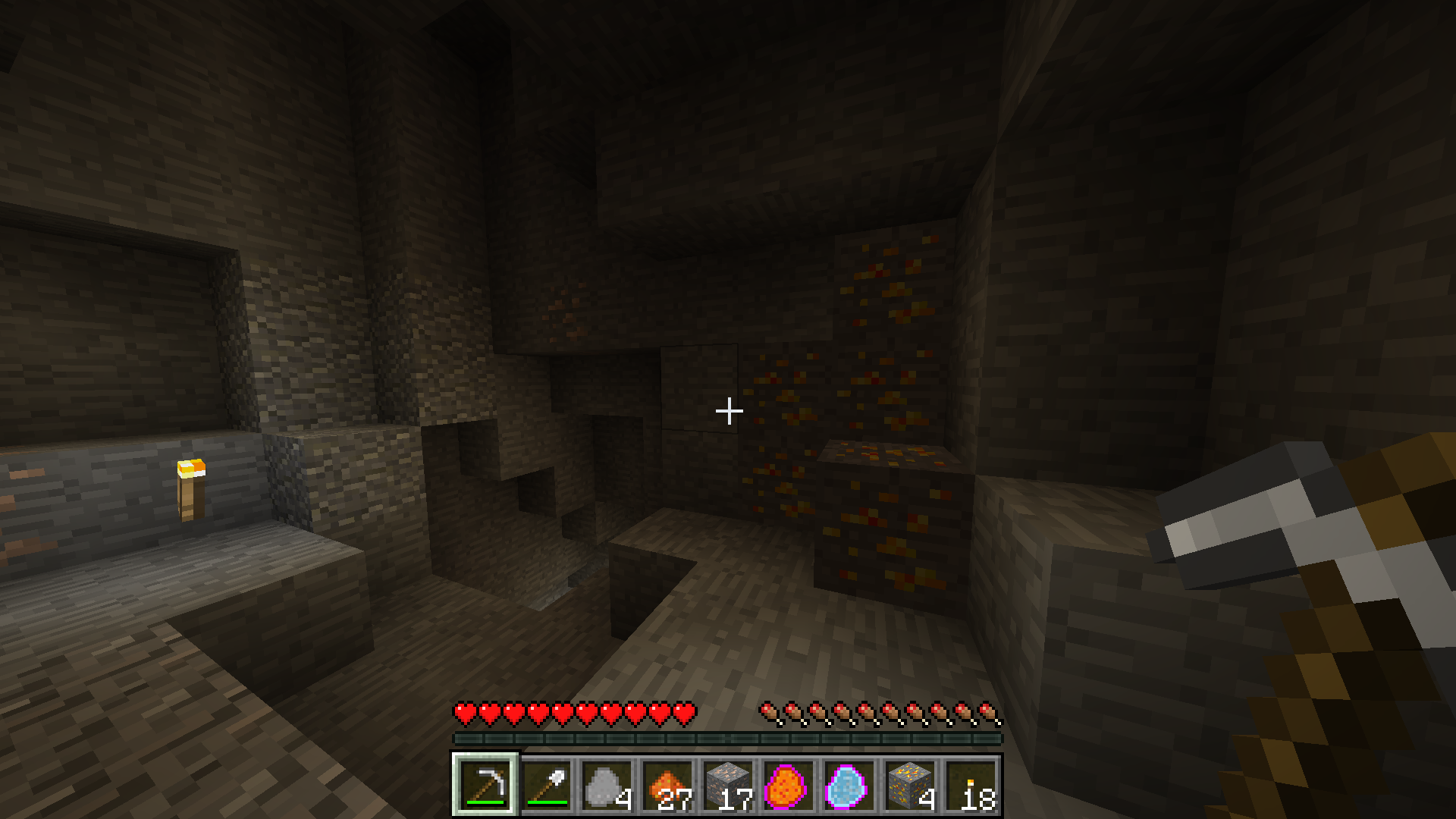Pick the iron ore block stack
The image size is (1456, 819).
point(728,785)
